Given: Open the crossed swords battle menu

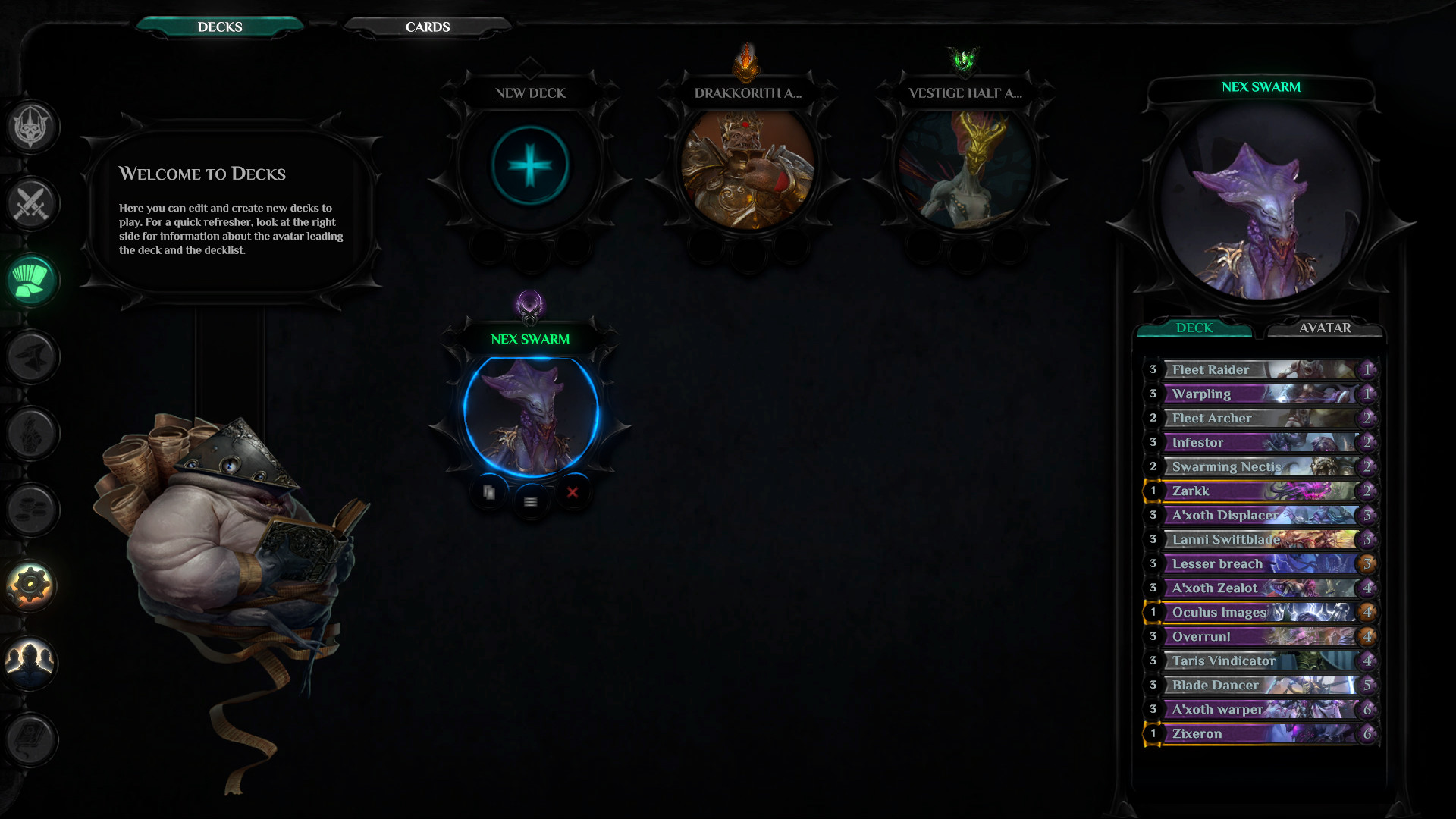Looking at the screenshot, I should pyautogui.click(x=31, y=203).
